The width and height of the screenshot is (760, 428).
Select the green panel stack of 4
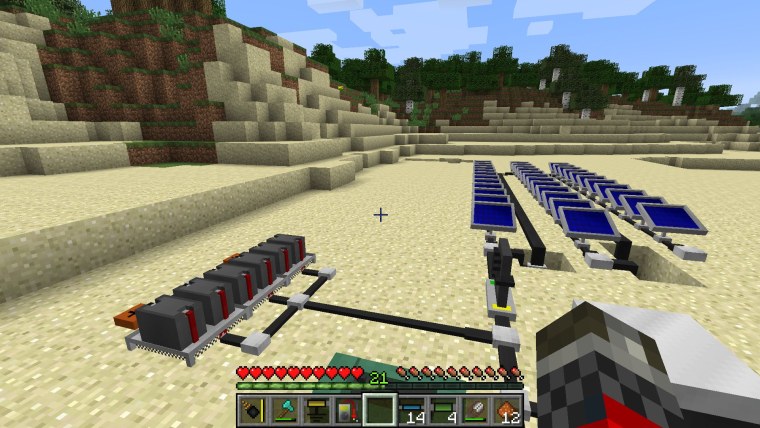pos(443,409)
